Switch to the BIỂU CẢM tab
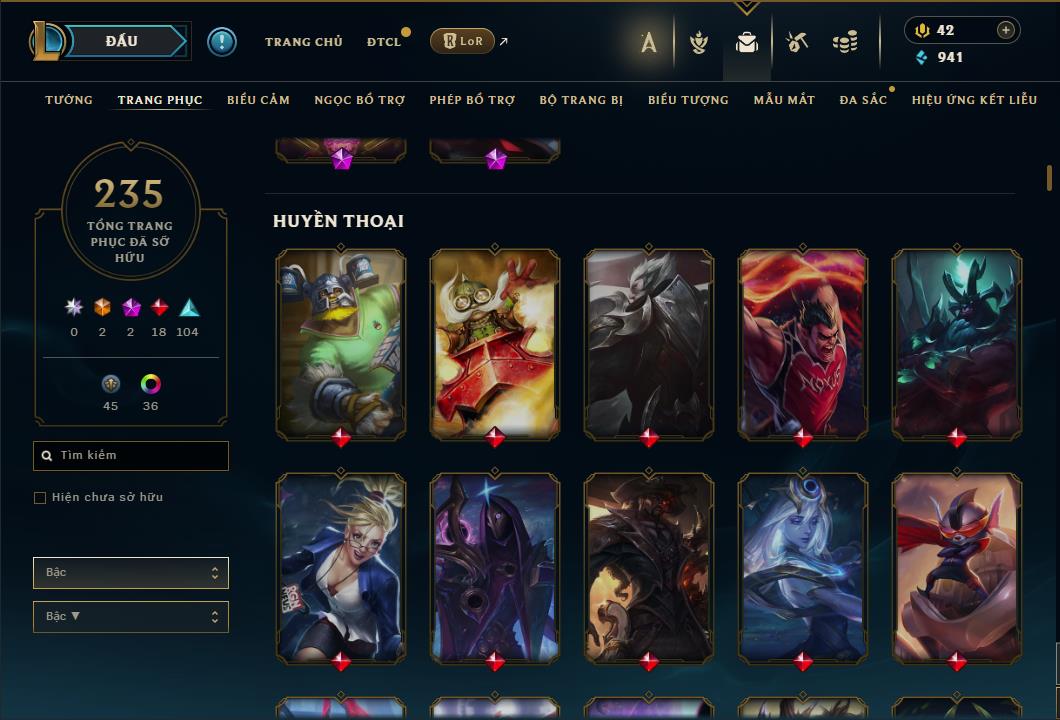The height and width of the screenshot is (720, 1060). click(x=258, y=100)
